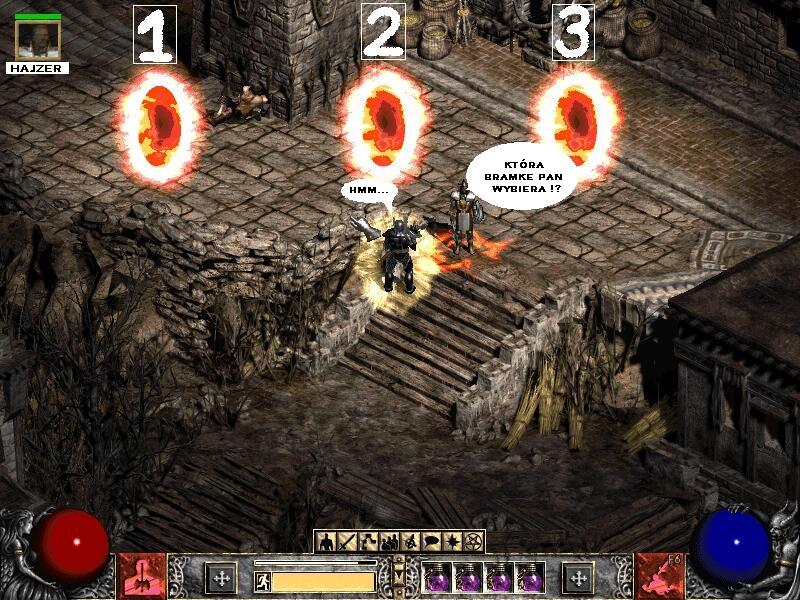The image size is (800, 600).
Task: Select the left mouse attack skill icon
Action: click(x=140, y=577)
